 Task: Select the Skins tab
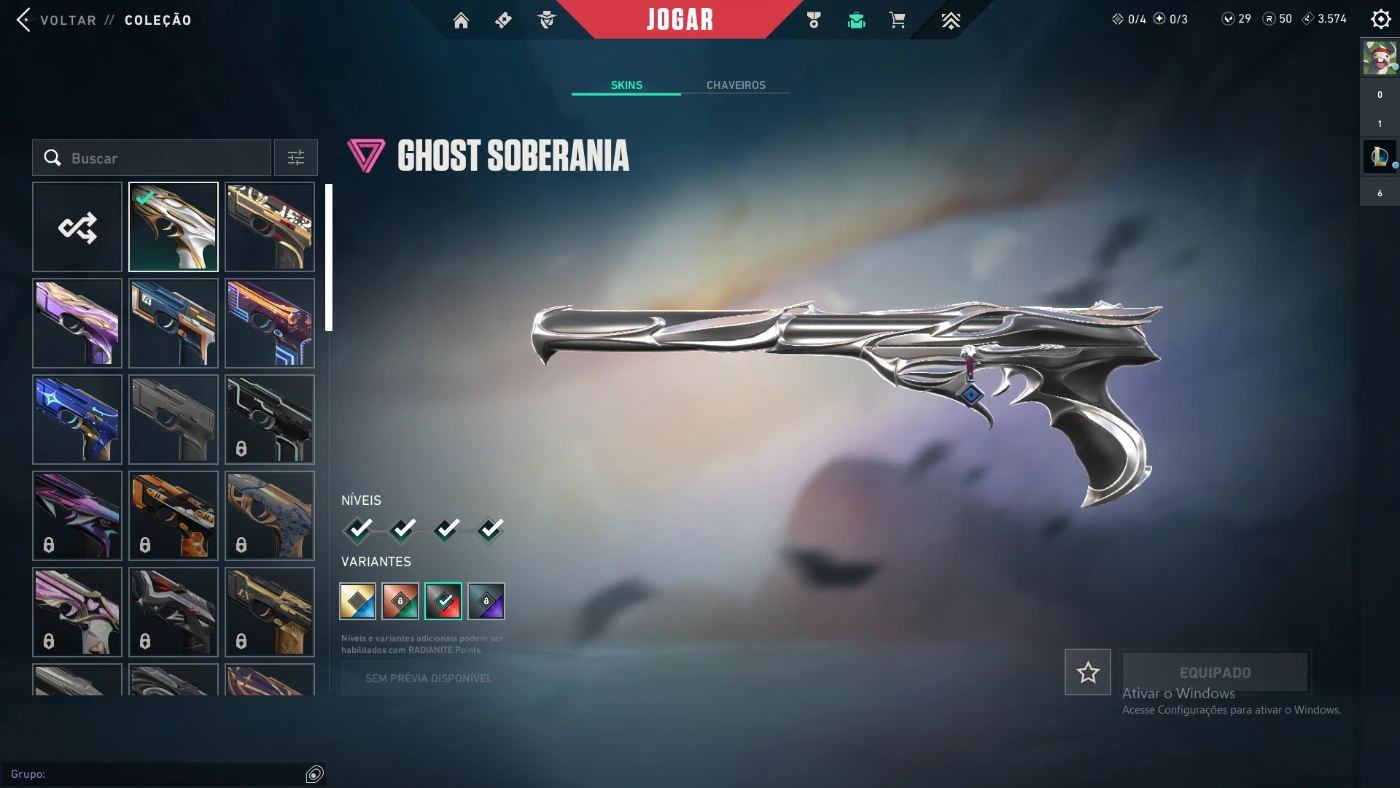click(x=627, y=85)
